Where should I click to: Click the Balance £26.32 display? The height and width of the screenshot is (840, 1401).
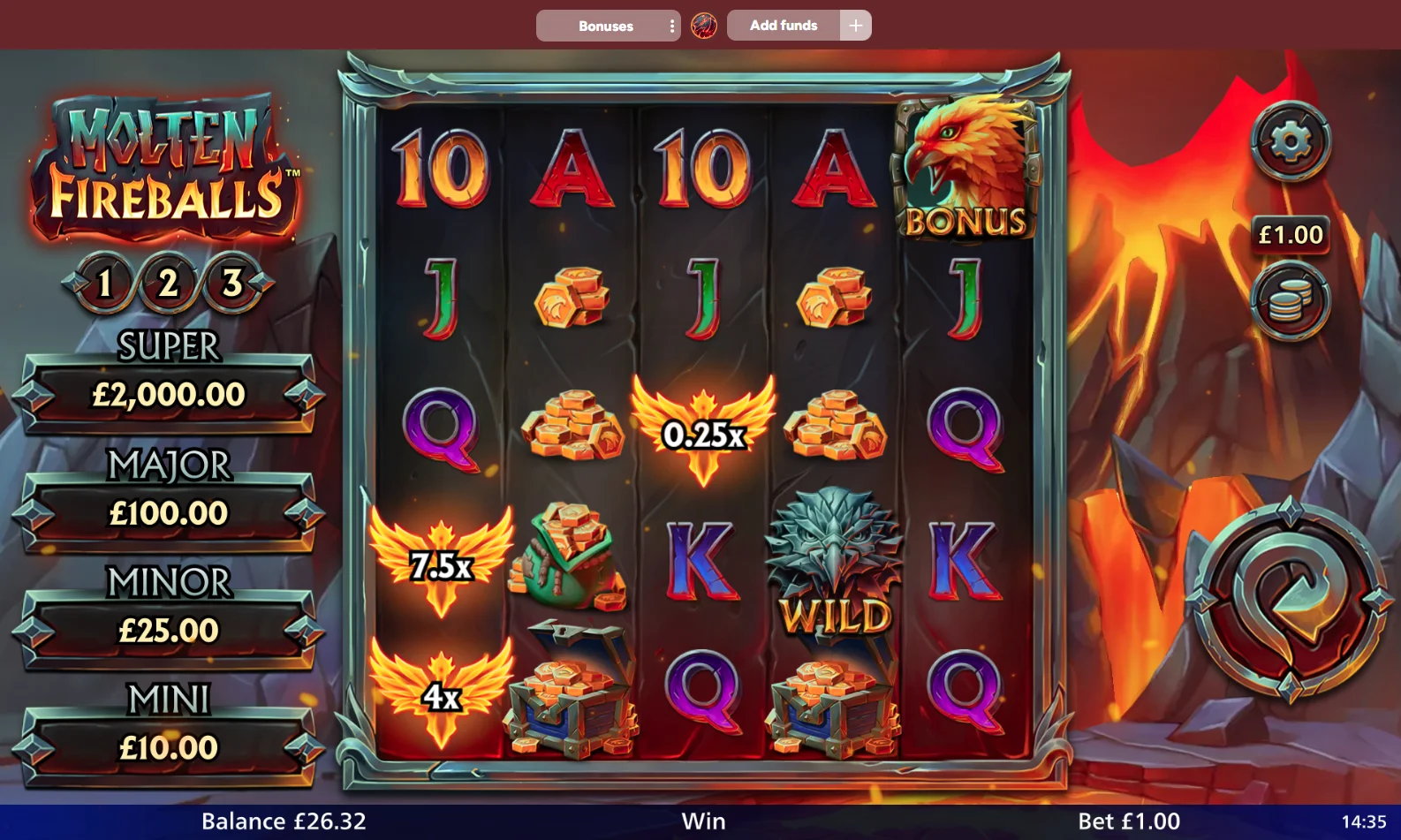click(284, 821)
